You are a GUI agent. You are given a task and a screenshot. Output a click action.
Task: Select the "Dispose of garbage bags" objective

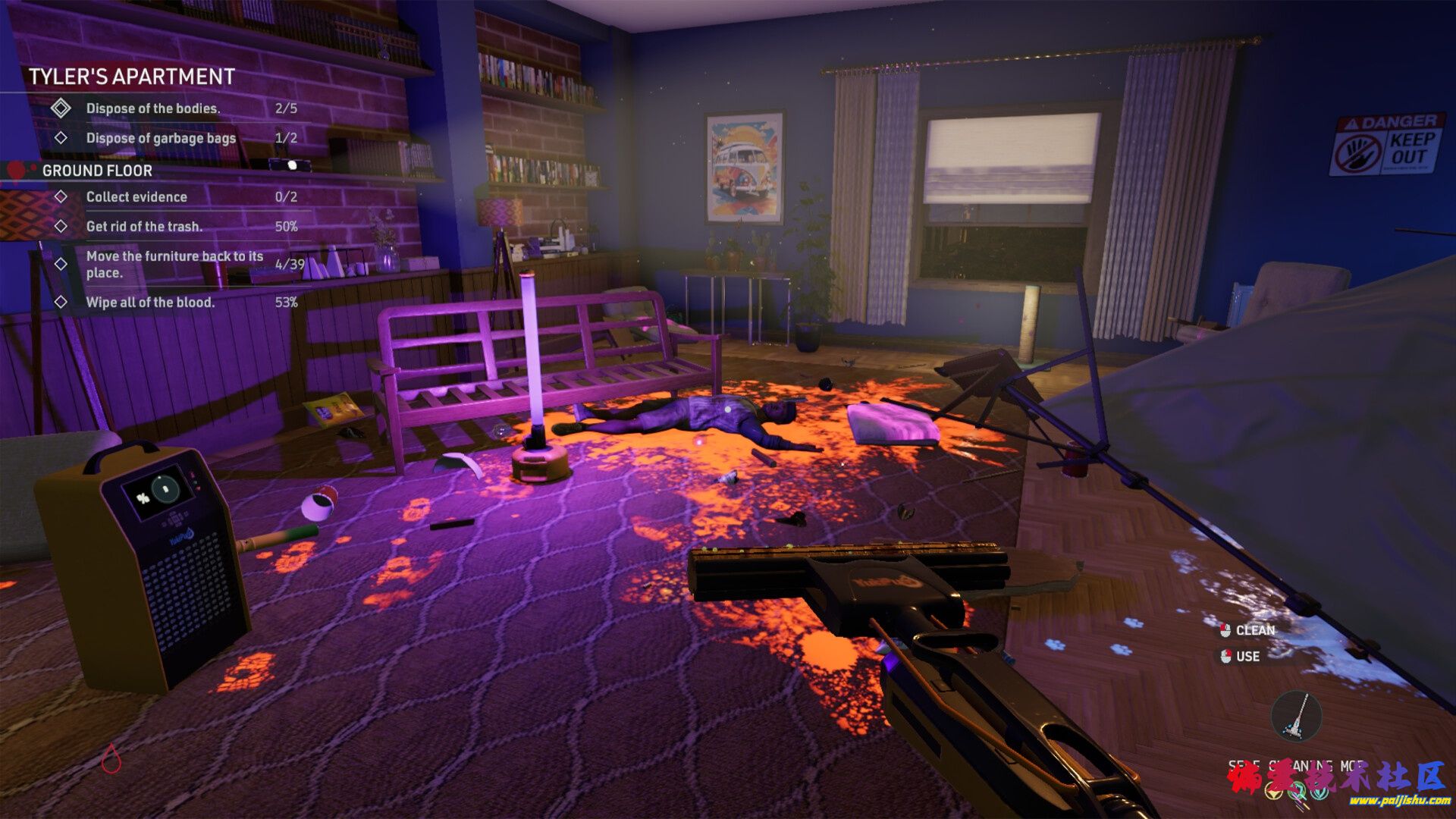pos(161,138)
